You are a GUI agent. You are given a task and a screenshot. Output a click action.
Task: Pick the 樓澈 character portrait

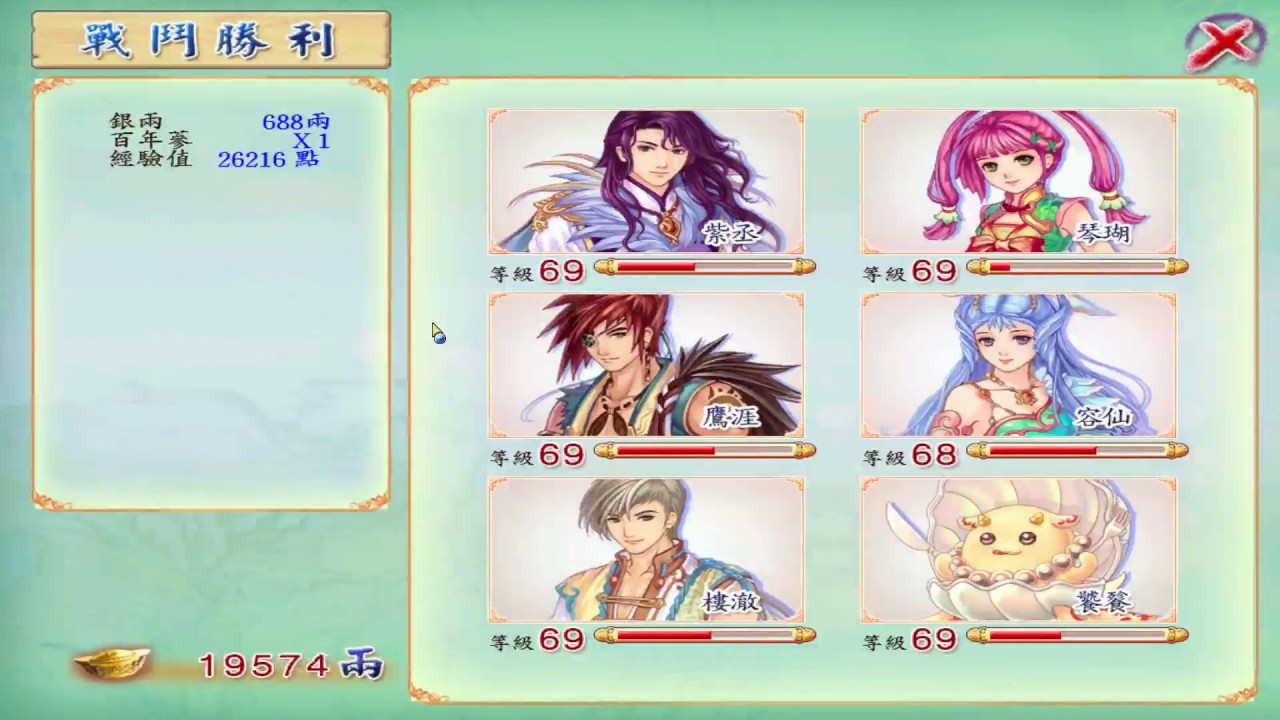[646, 549]
